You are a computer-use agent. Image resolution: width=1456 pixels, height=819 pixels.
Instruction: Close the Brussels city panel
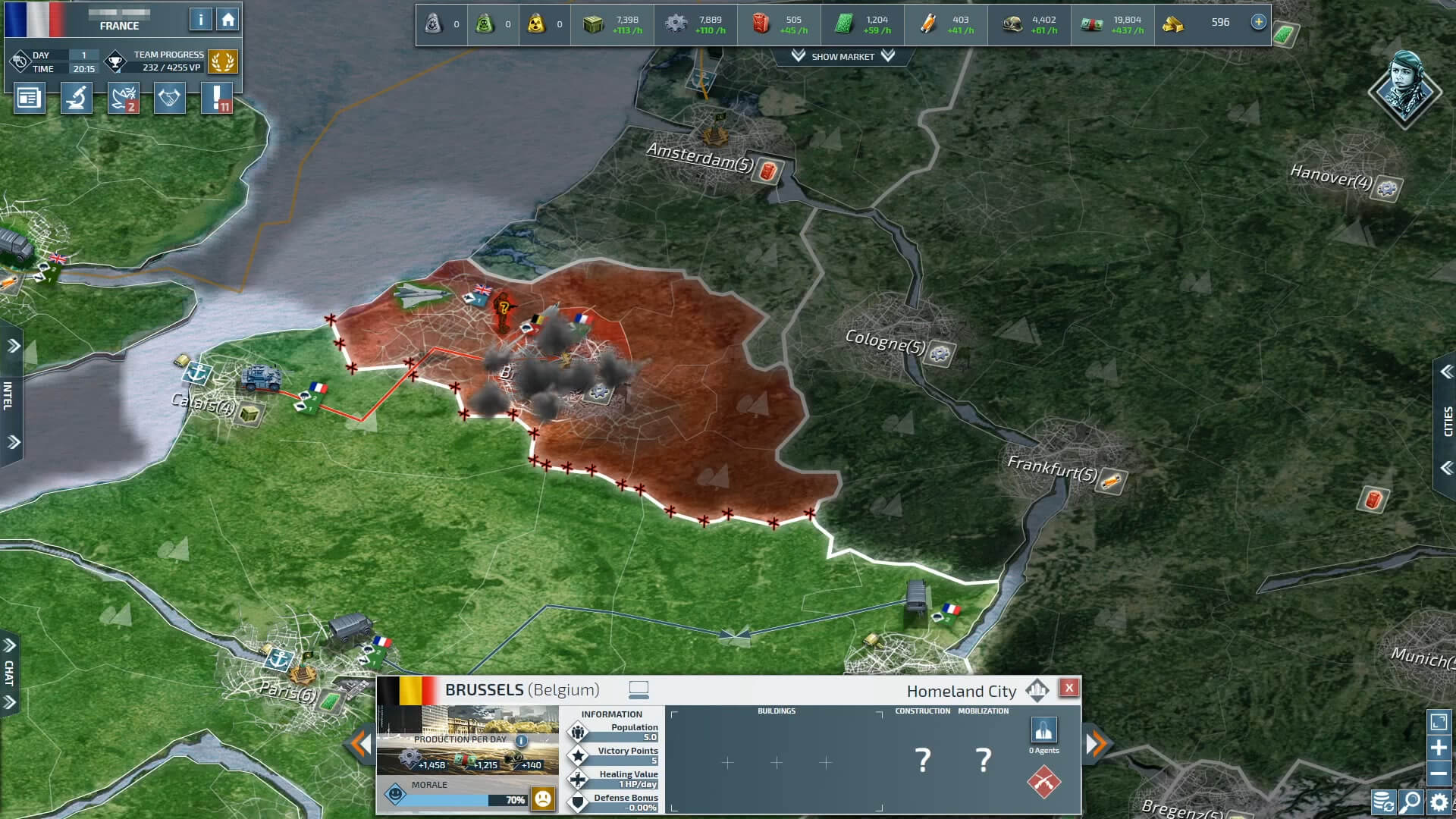tap(1068, 688)
